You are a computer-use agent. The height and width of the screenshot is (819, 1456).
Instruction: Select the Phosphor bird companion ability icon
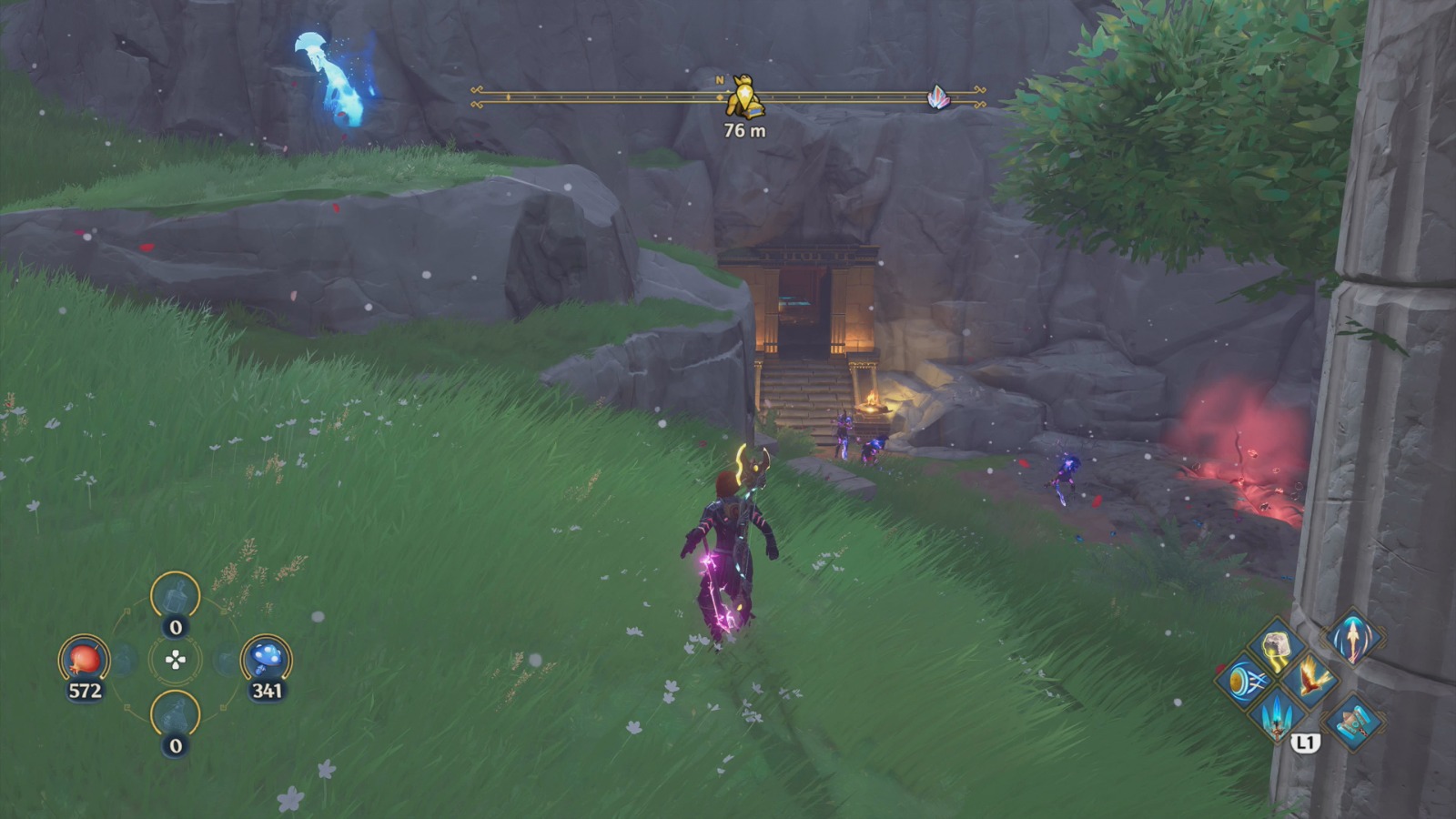pyautogui.click(x=1311, y=677)
